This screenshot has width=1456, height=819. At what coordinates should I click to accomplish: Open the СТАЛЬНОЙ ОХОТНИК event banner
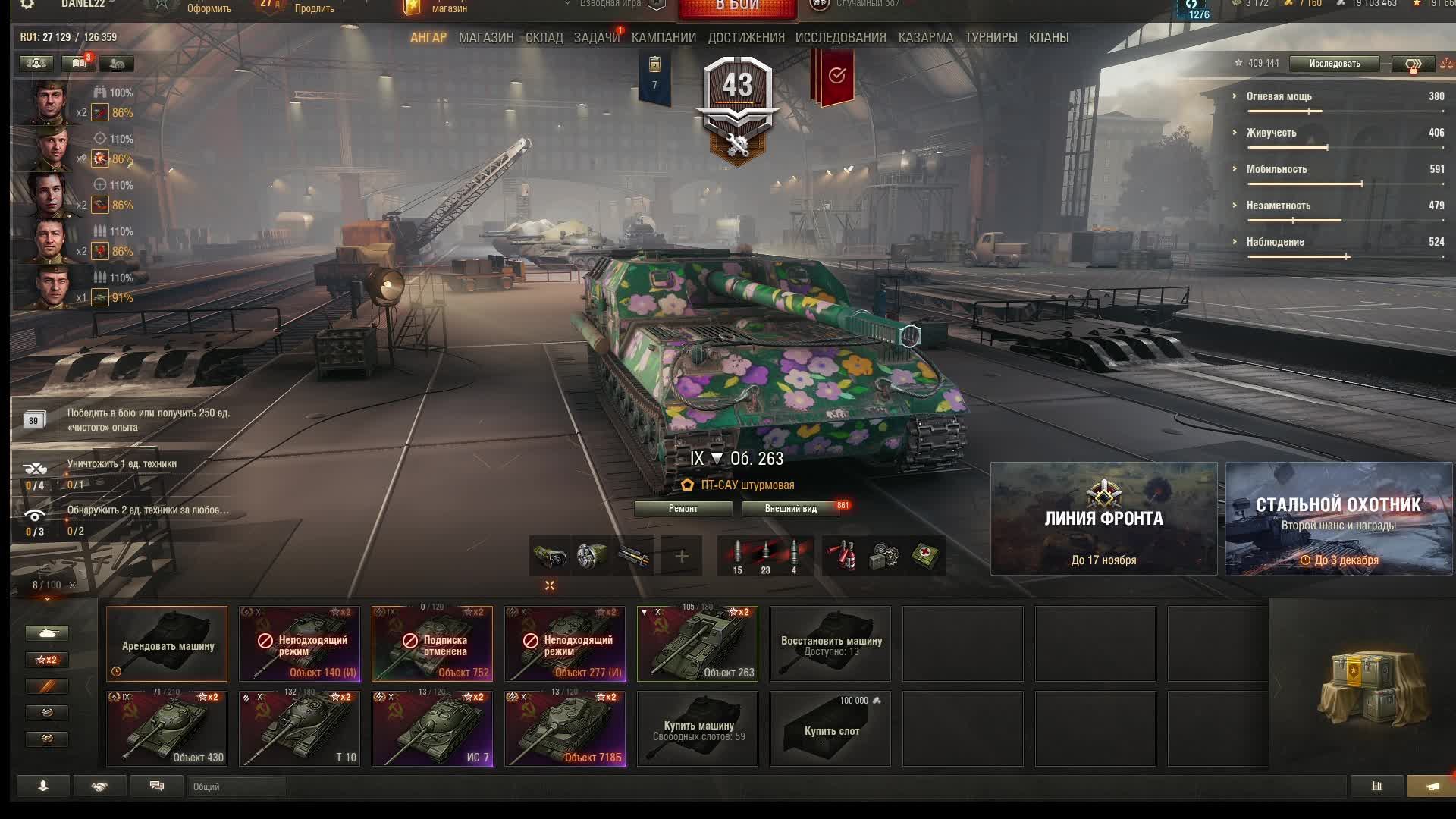[x=1338, y=519]
